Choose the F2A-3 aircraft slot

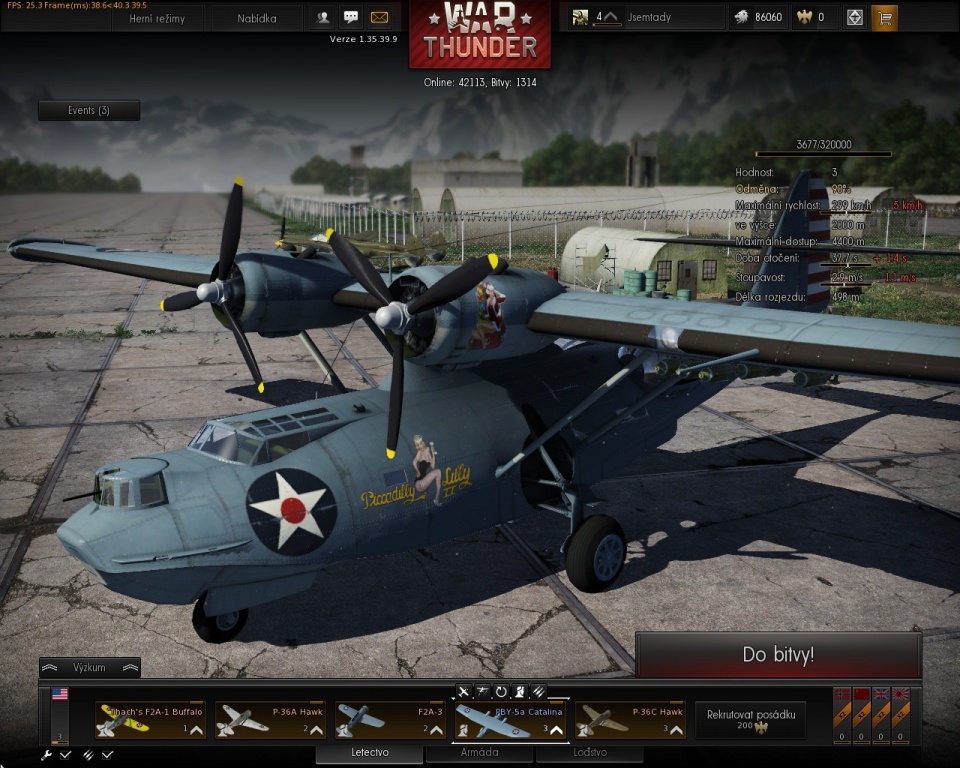coord(390,719)
